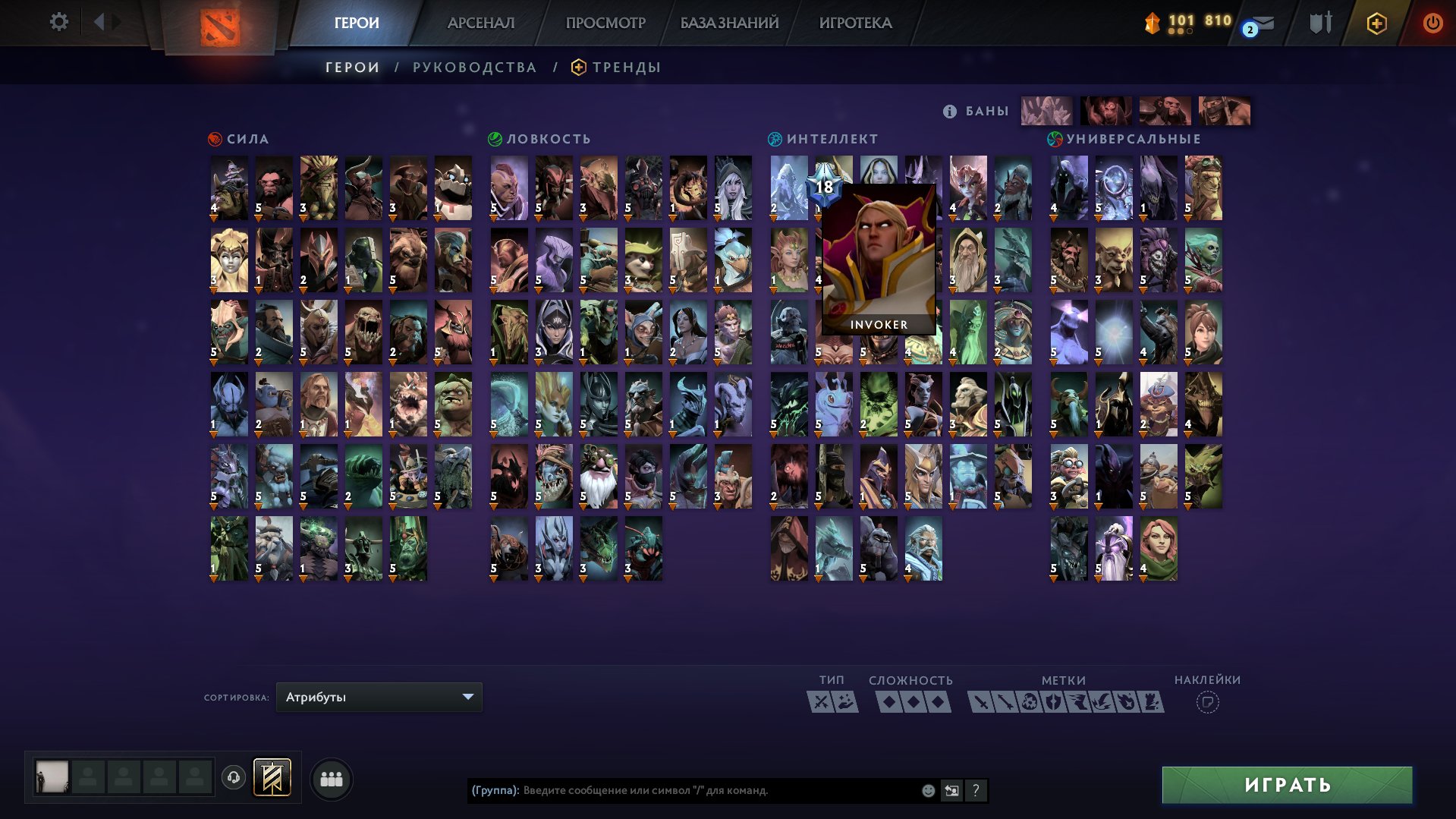Click the find party people icon
Viewport: 1456px width, 819px height.
point(331,778)
